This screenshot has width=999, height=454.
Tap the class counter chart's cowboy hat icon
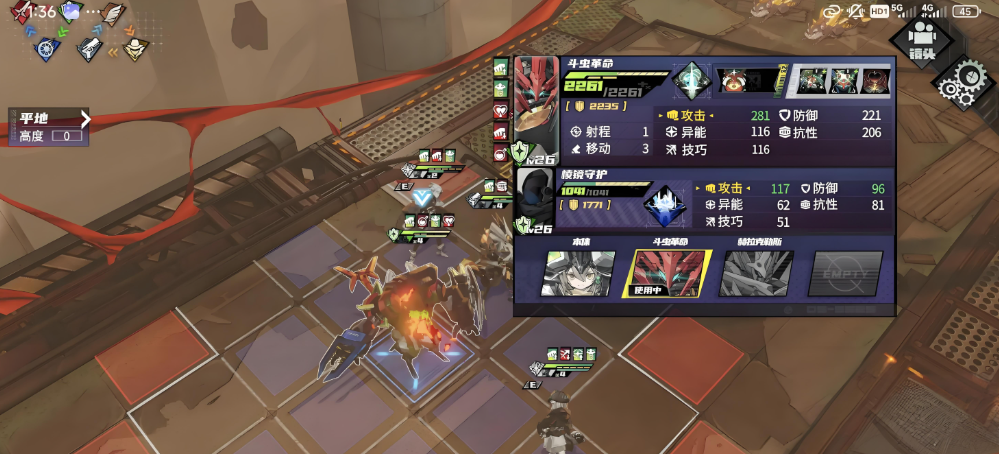(136, 46)
